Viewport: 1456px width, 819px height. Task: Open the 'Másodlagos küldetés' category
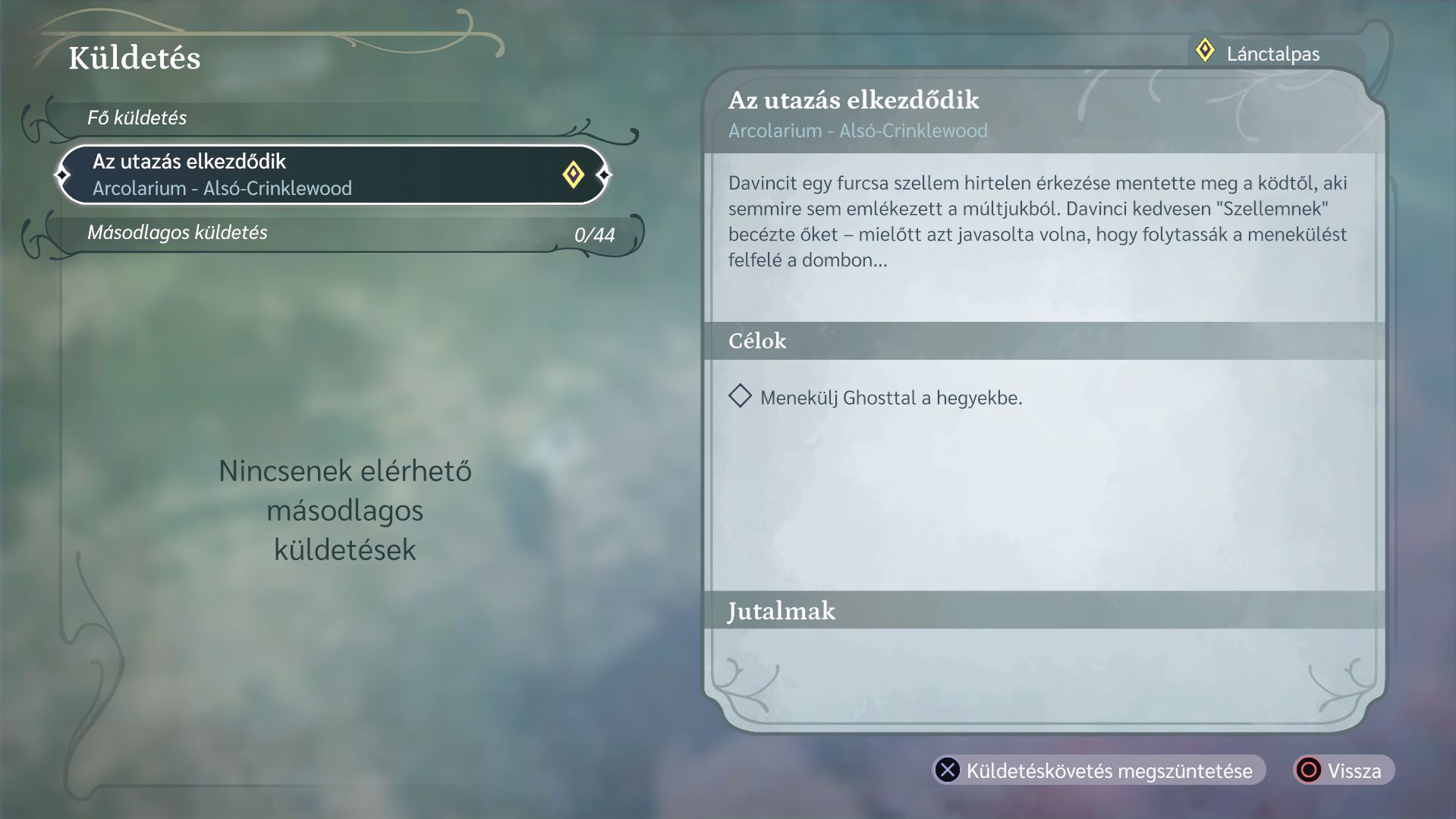tap(178, 233)
